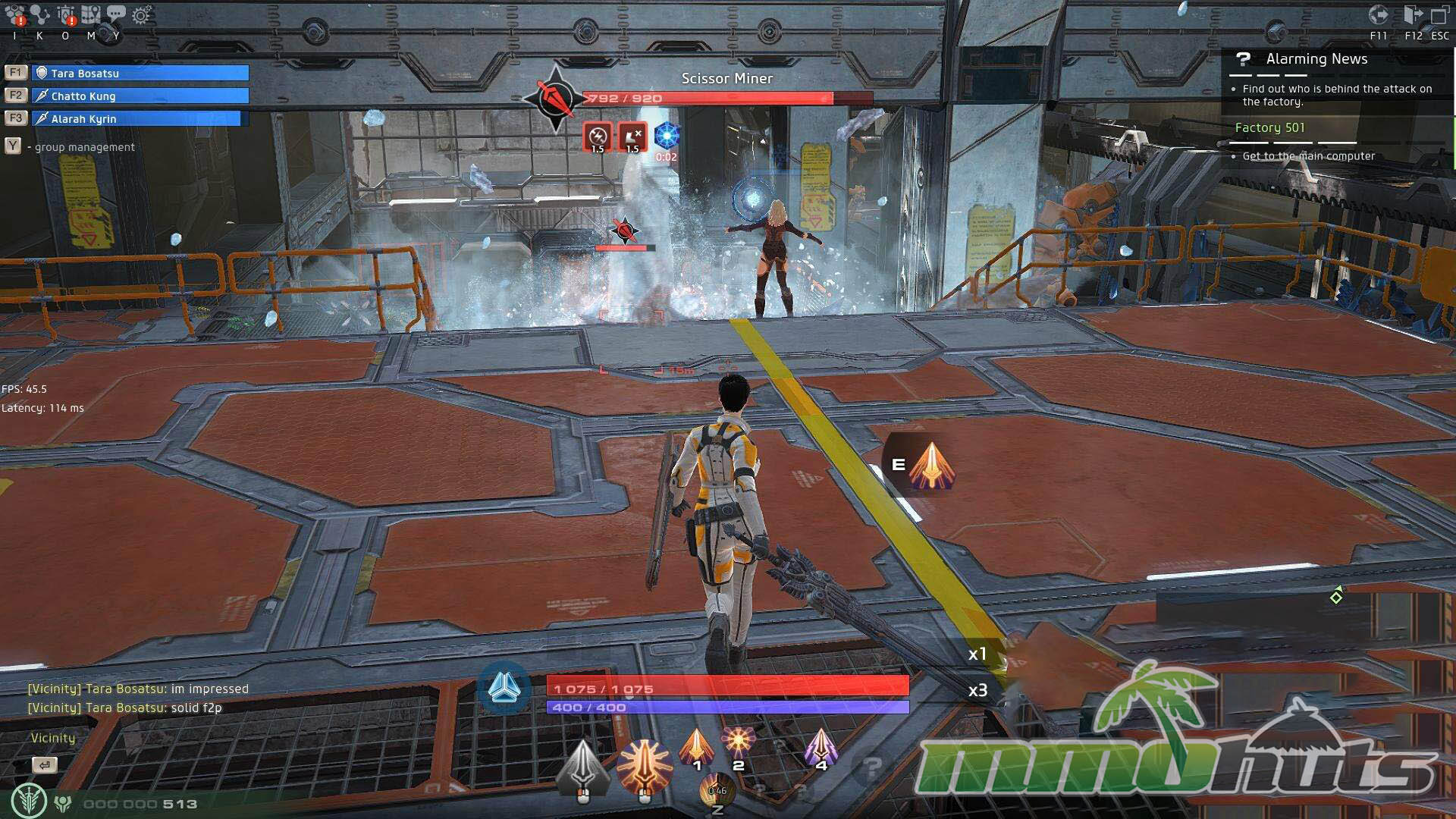Use the sunburst ability in slot 2
The height and width of the screenshot is (819, 1456).
(738, 743)
